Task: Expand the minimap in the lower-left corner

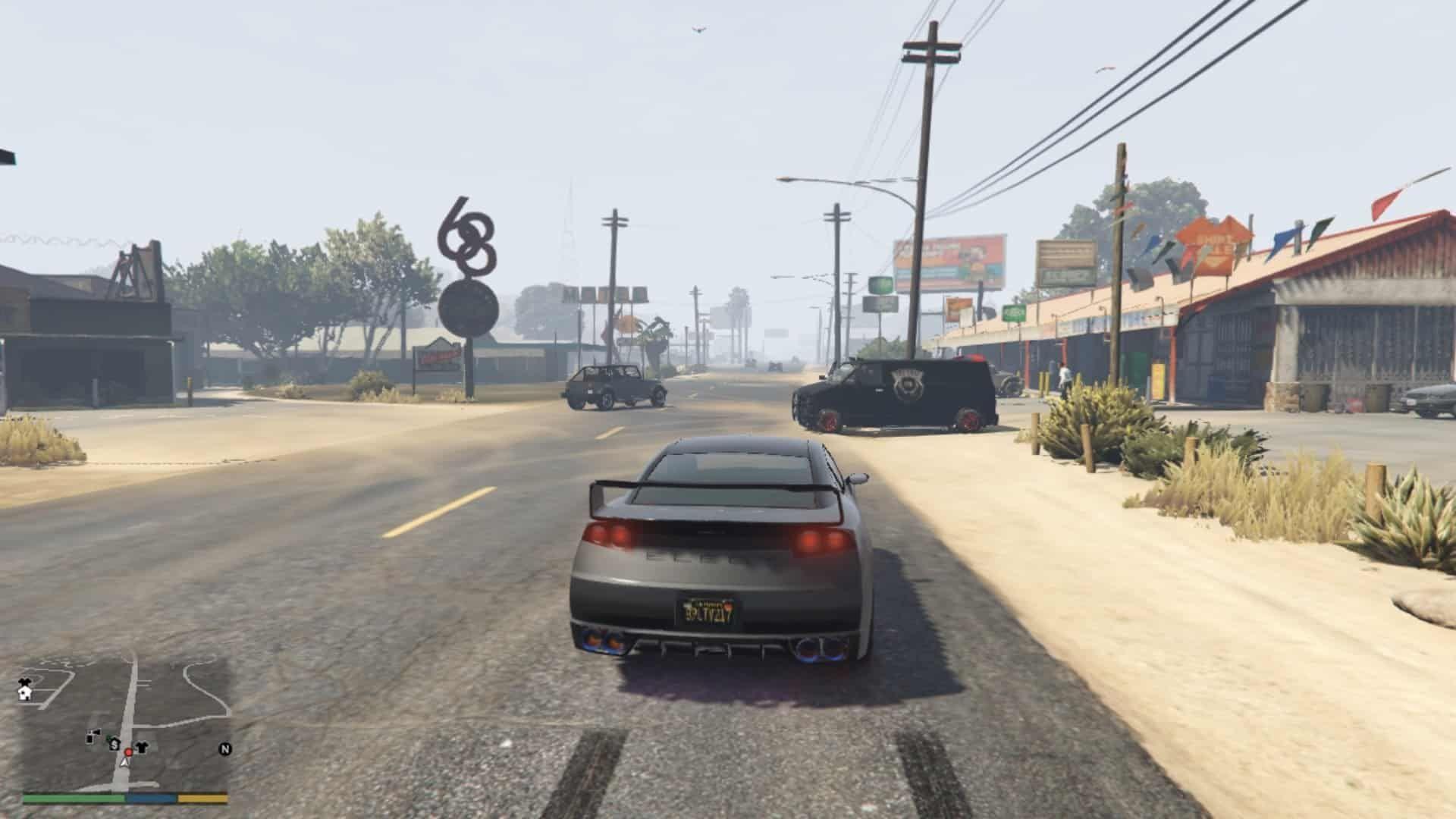Action: [129, 720]
